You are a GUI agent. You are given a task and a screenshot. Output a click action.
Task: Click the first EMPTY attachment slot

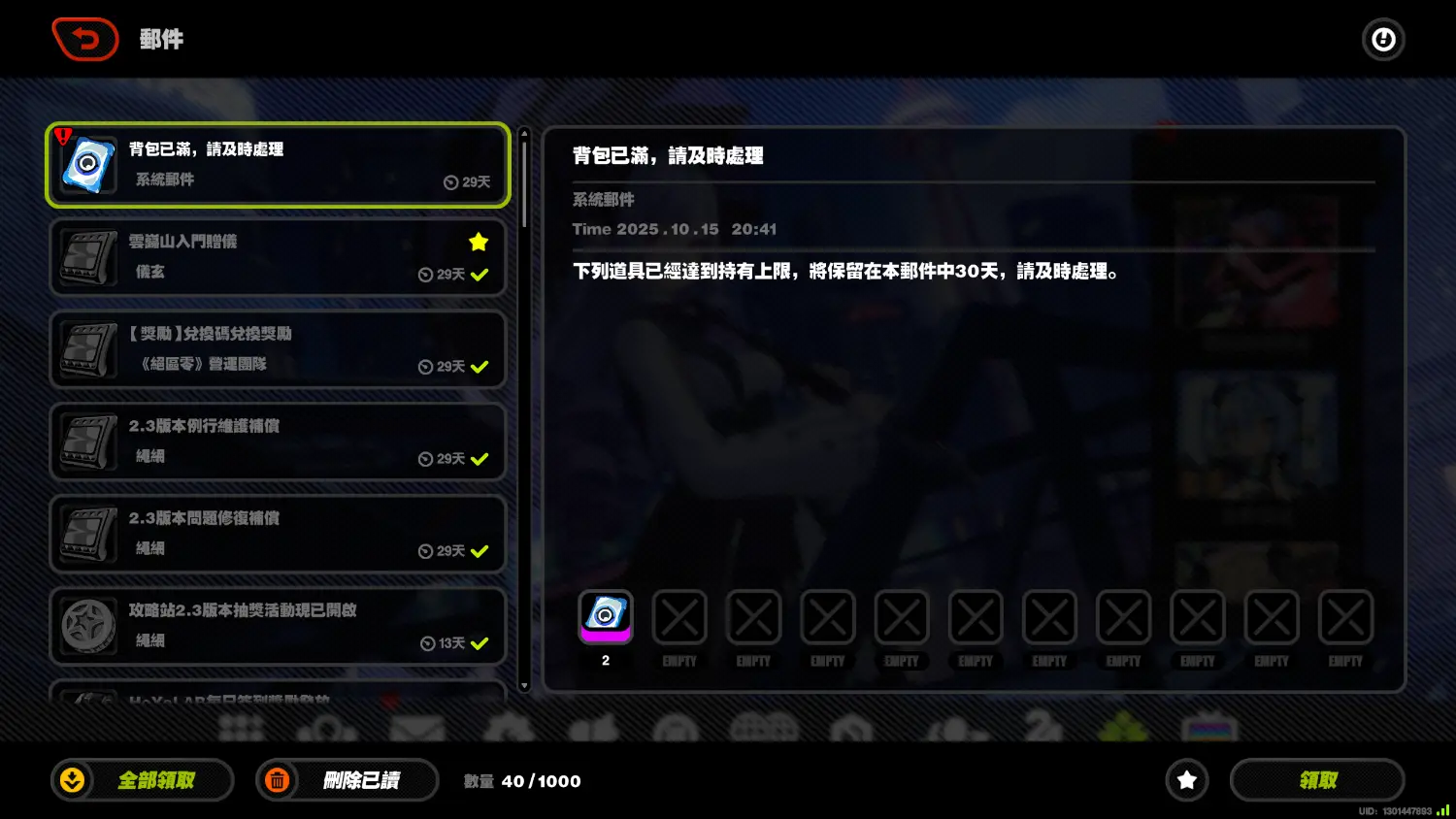tap(679, 616)
